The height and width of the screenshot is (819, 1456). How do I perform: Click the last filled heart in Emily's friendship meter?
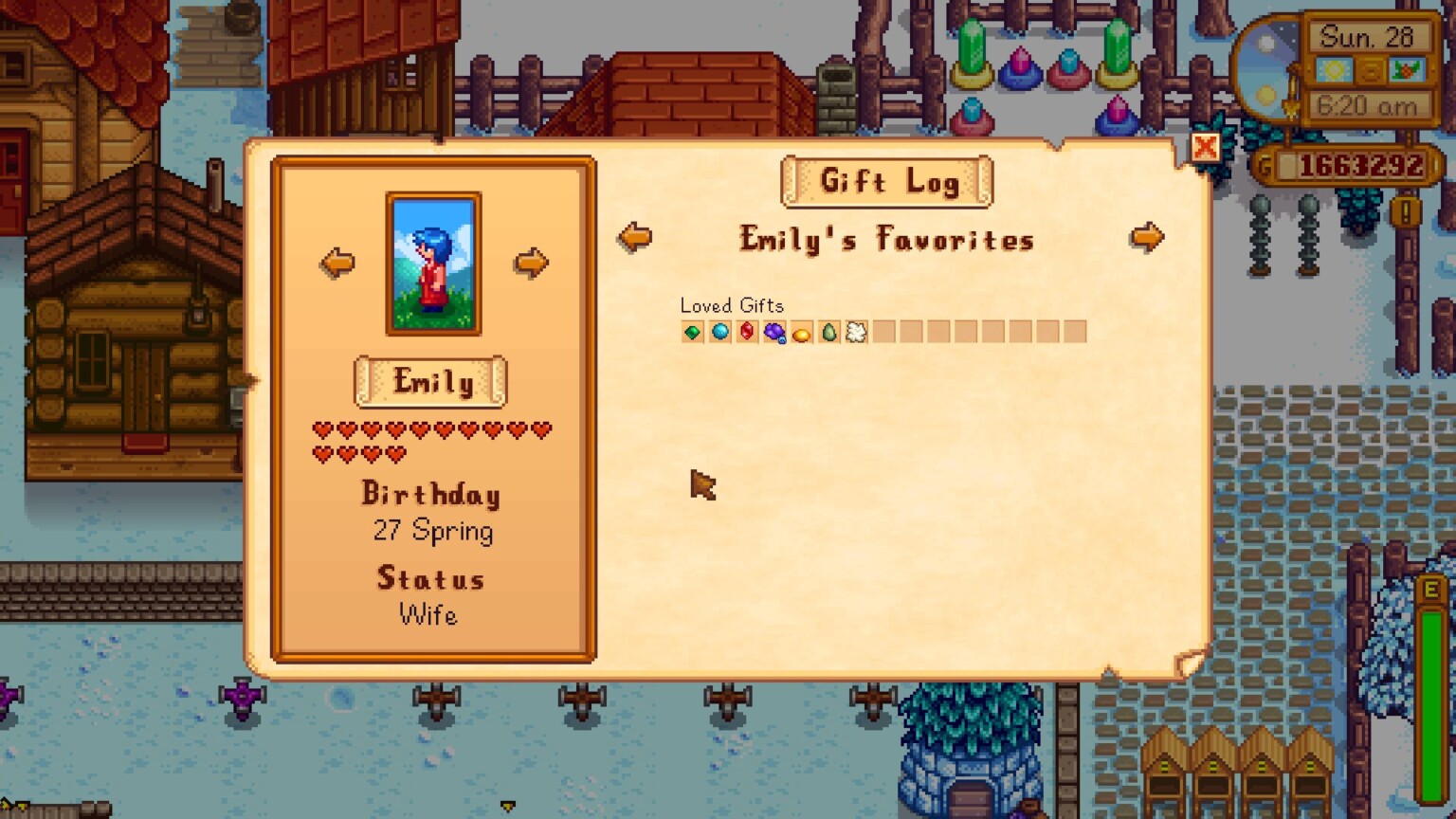coord(396,453)
